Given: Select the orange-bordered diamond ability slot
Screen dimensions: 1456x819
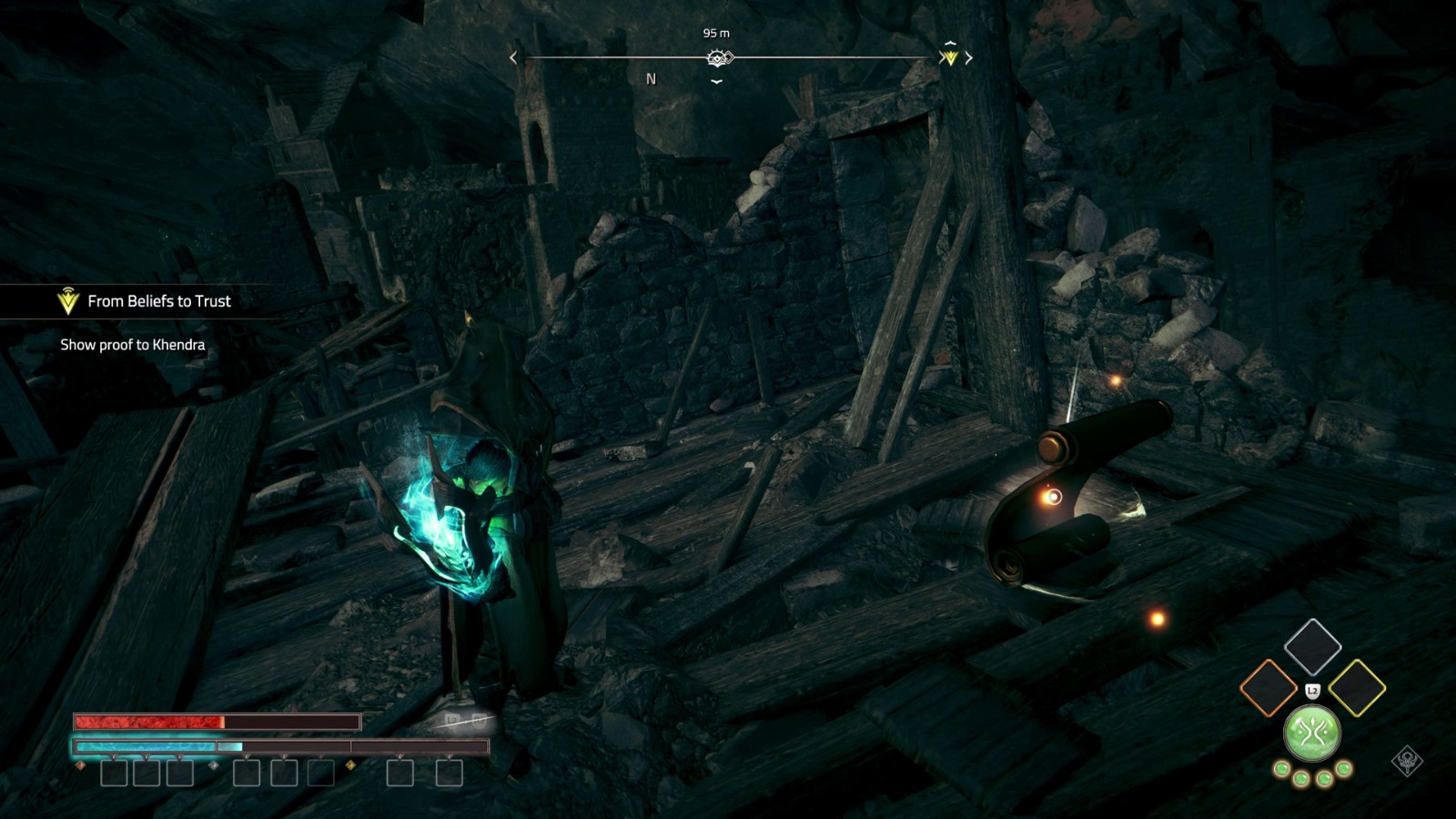Looking at the screenshot, I should coord(1268,688).
